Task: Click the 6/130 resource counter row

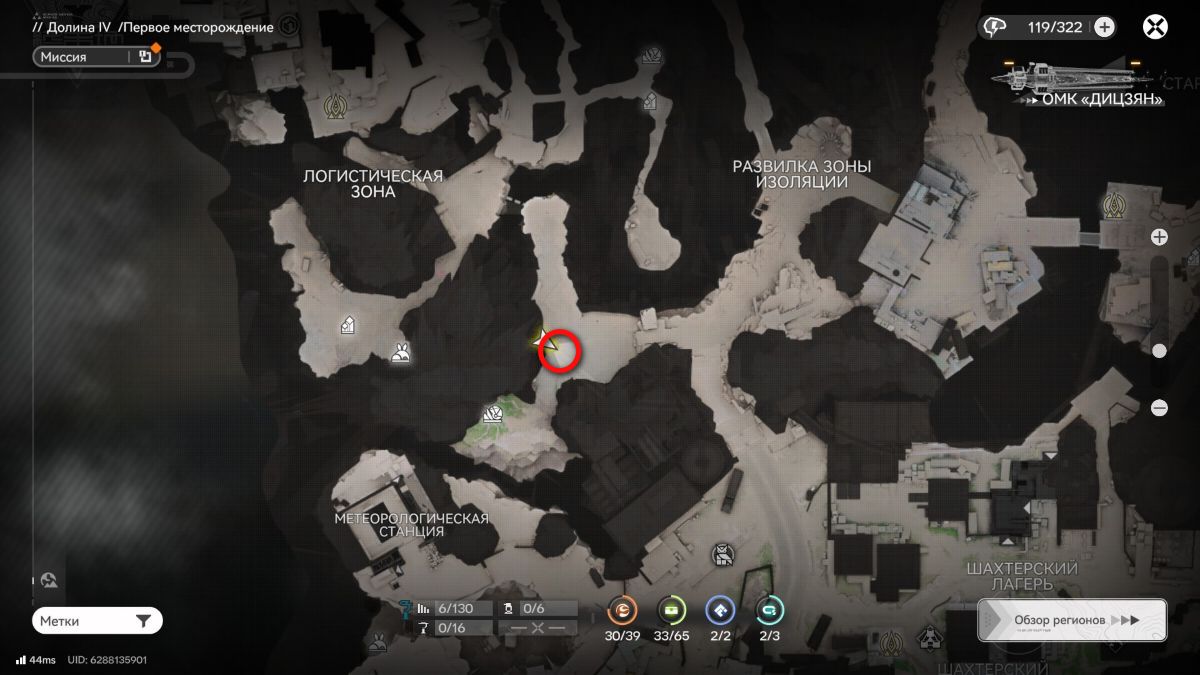Action: click(x=456, y=608)
